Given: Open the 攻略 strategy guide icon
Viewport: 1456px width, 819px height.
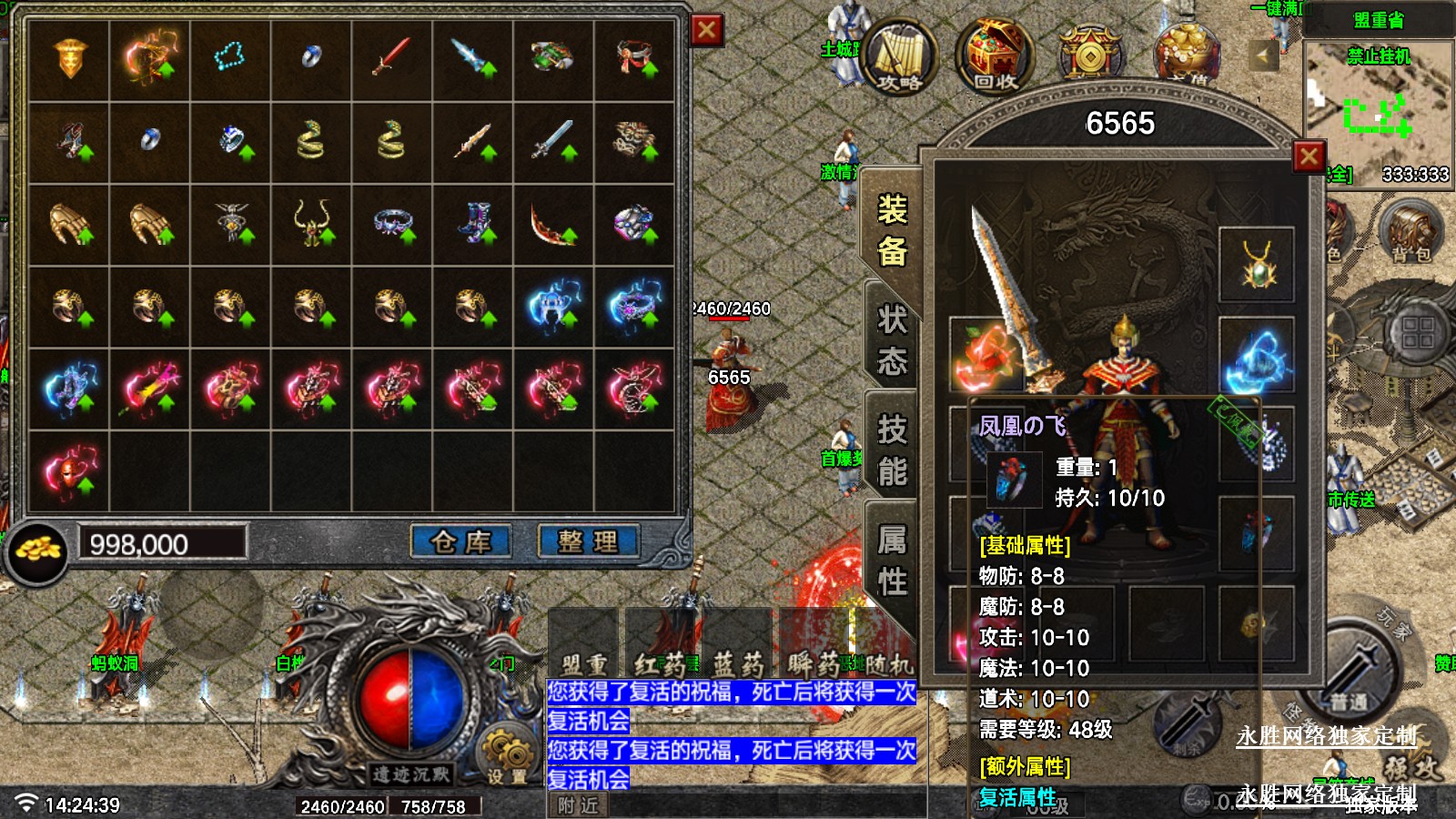Looking at the screenshot, I should (x=900, y=56).
